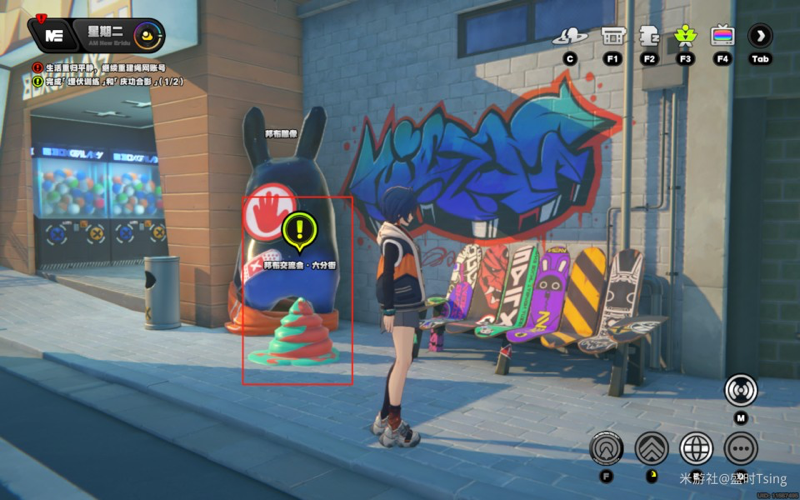
Task: Activate the circular interact arrow button
Action: (606, 448)
